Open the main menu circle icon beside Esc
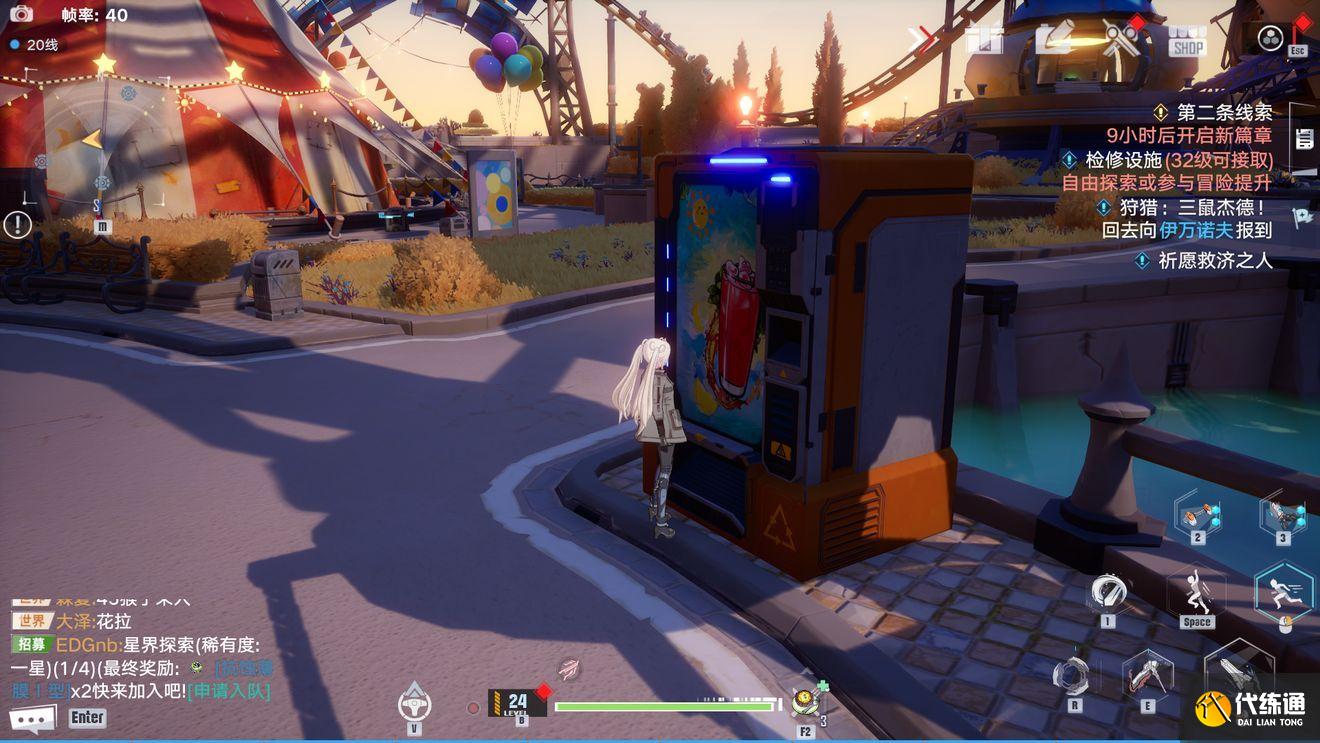 (1270, 38)
